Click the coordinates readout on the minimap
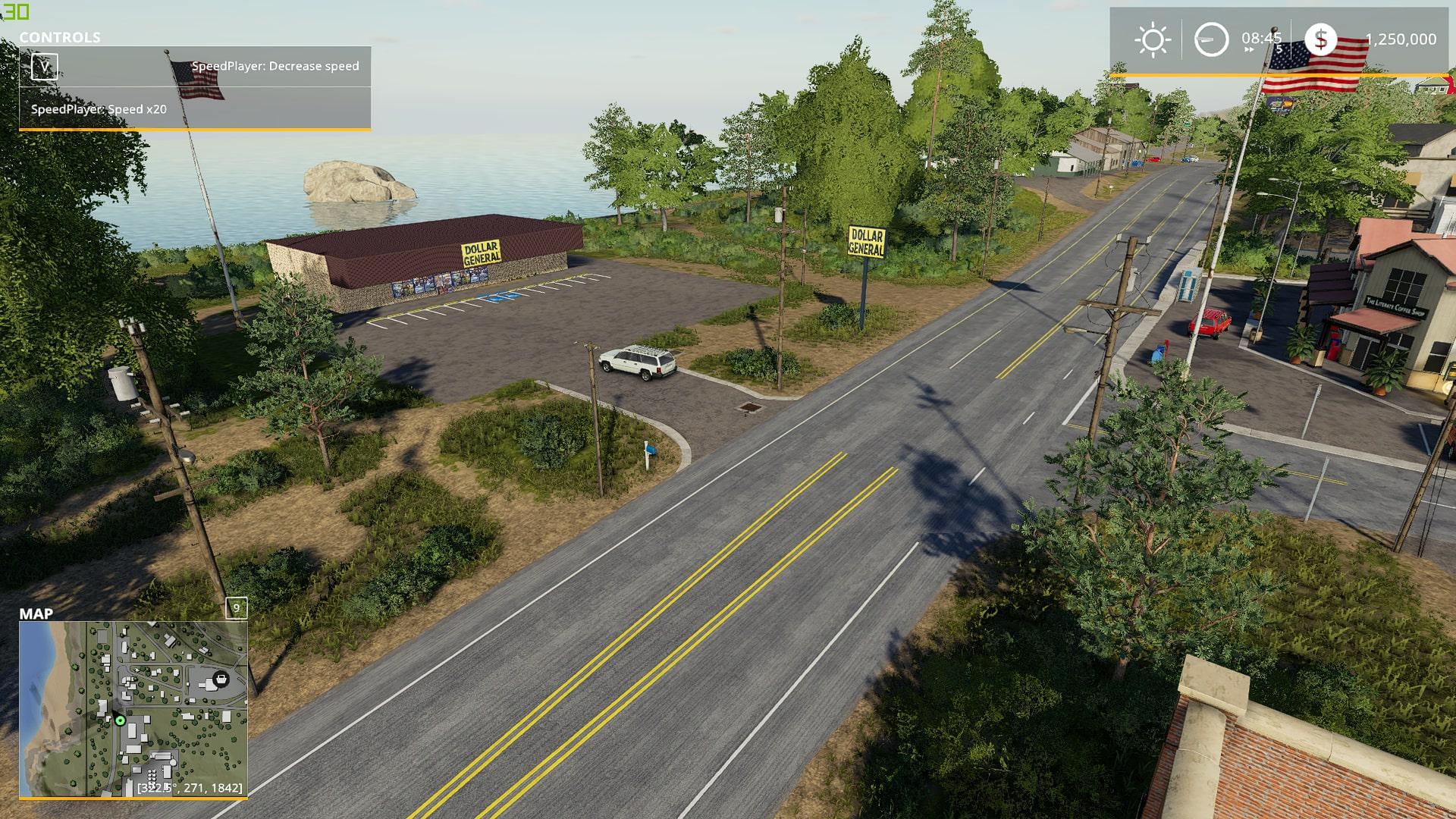Viewport: 1456px width, 819px height. point(190,787)
